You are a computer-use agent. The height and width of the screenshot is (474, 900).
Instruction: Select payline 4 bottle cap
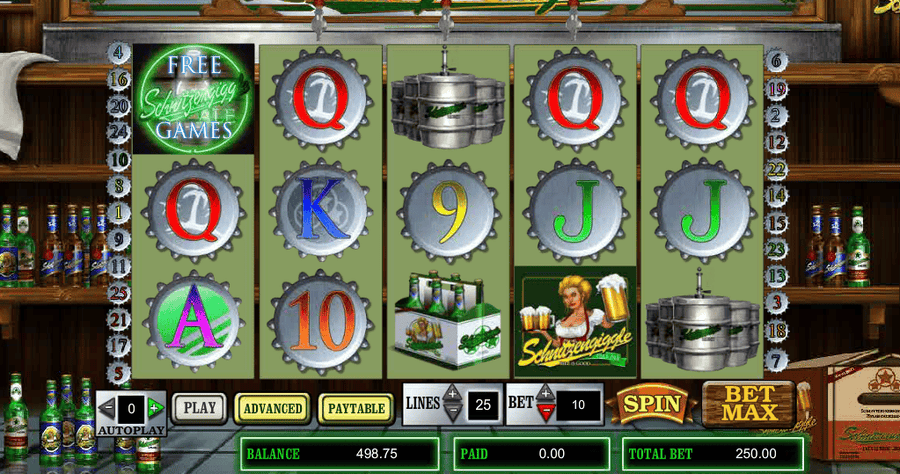120,52
